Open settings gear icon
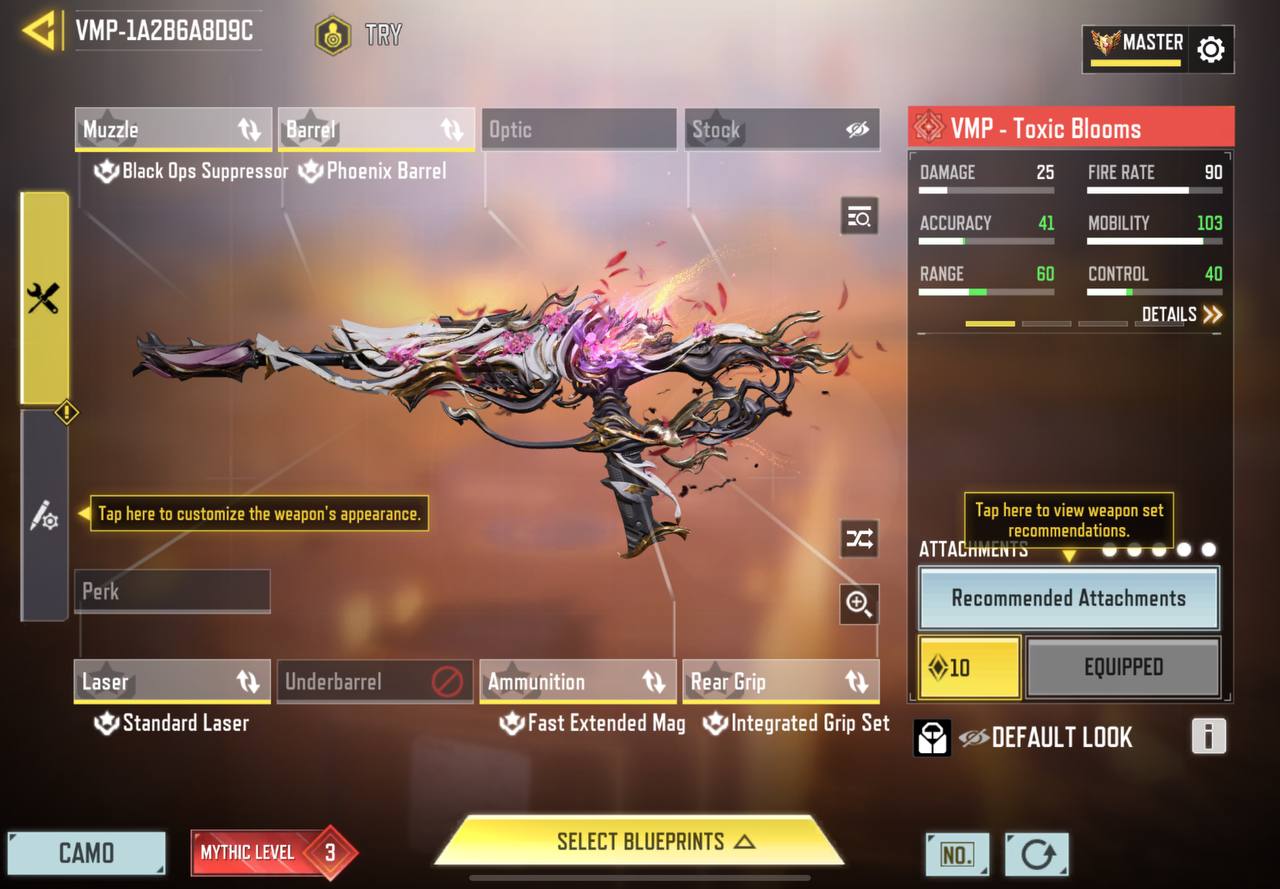This screenshot has height=889, width=1280. [x=1210, y=49]
